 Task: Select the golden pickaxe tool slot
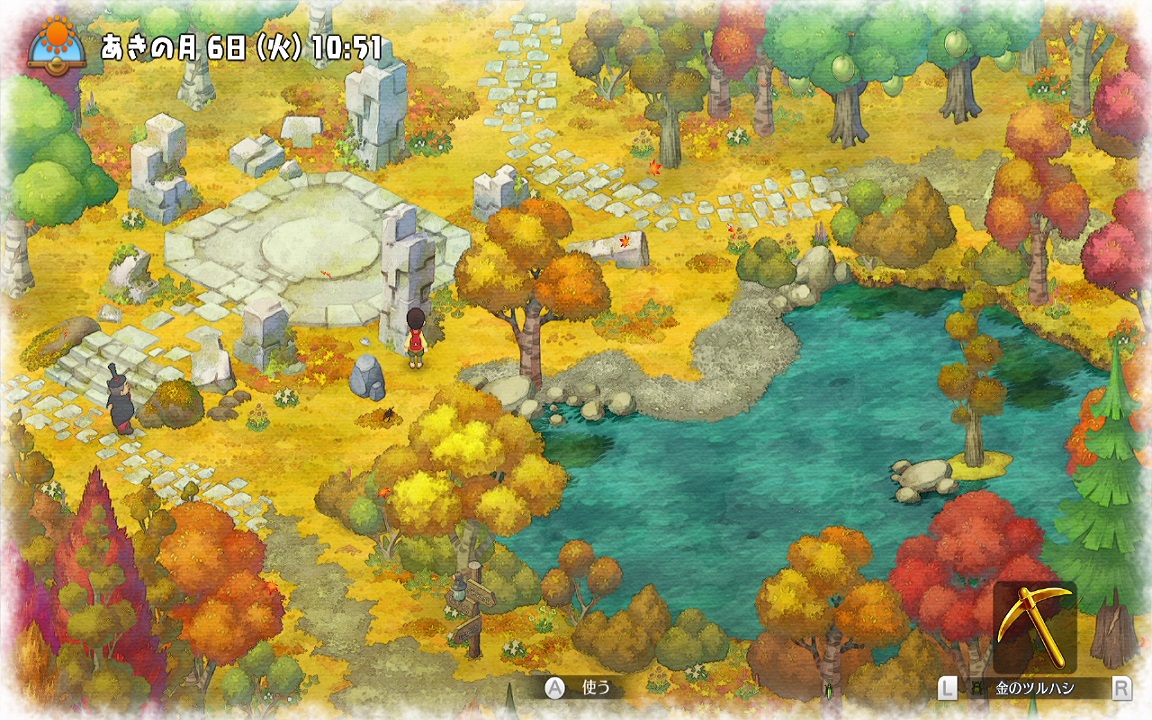click(1034, 627)
